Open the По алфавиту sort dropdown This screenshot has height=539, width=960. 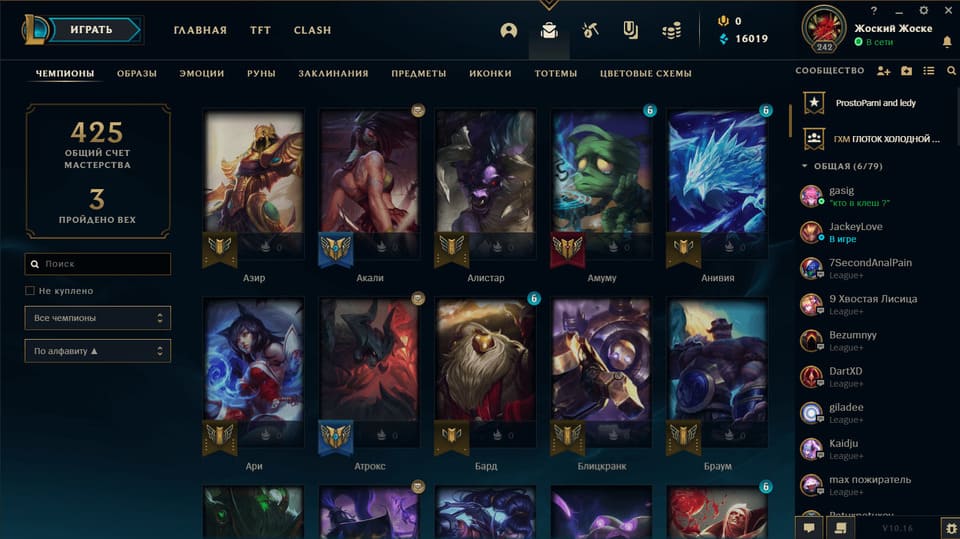point(98,351)
